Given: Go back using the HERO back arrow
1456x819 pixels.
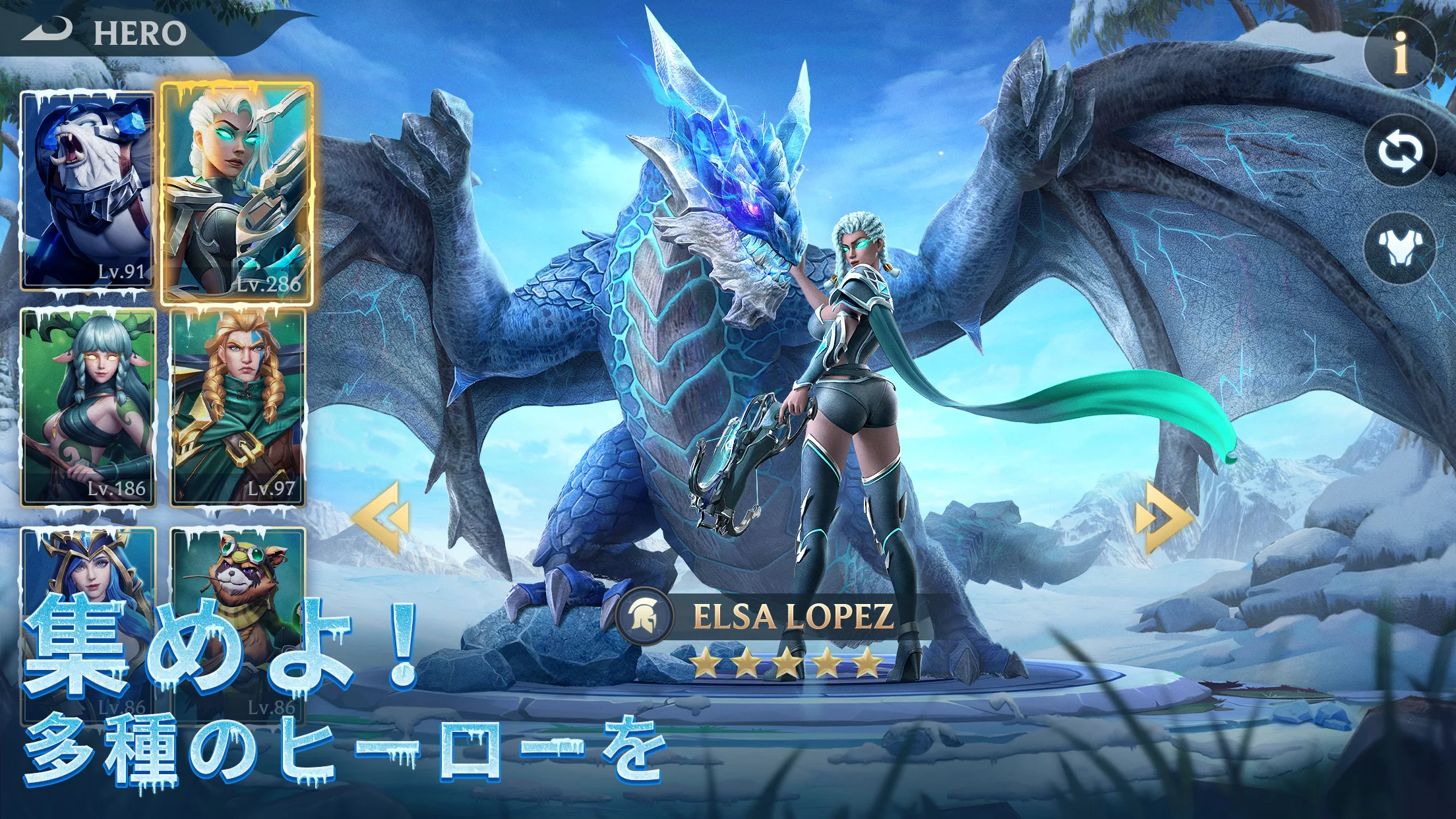Looking at the screenshot, I should point(47,30).
